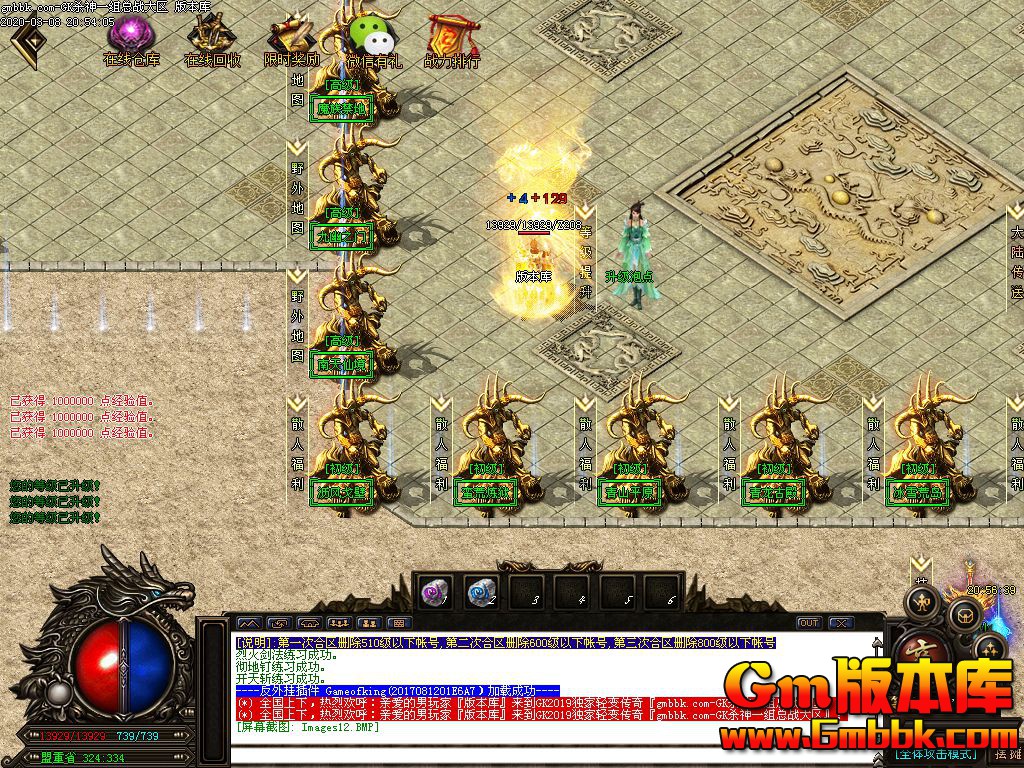Image resolution: width=1024 pixels, height=768 pixels.
Task: Use the purple item in hotbar slot 1
Action: (435, 592)
